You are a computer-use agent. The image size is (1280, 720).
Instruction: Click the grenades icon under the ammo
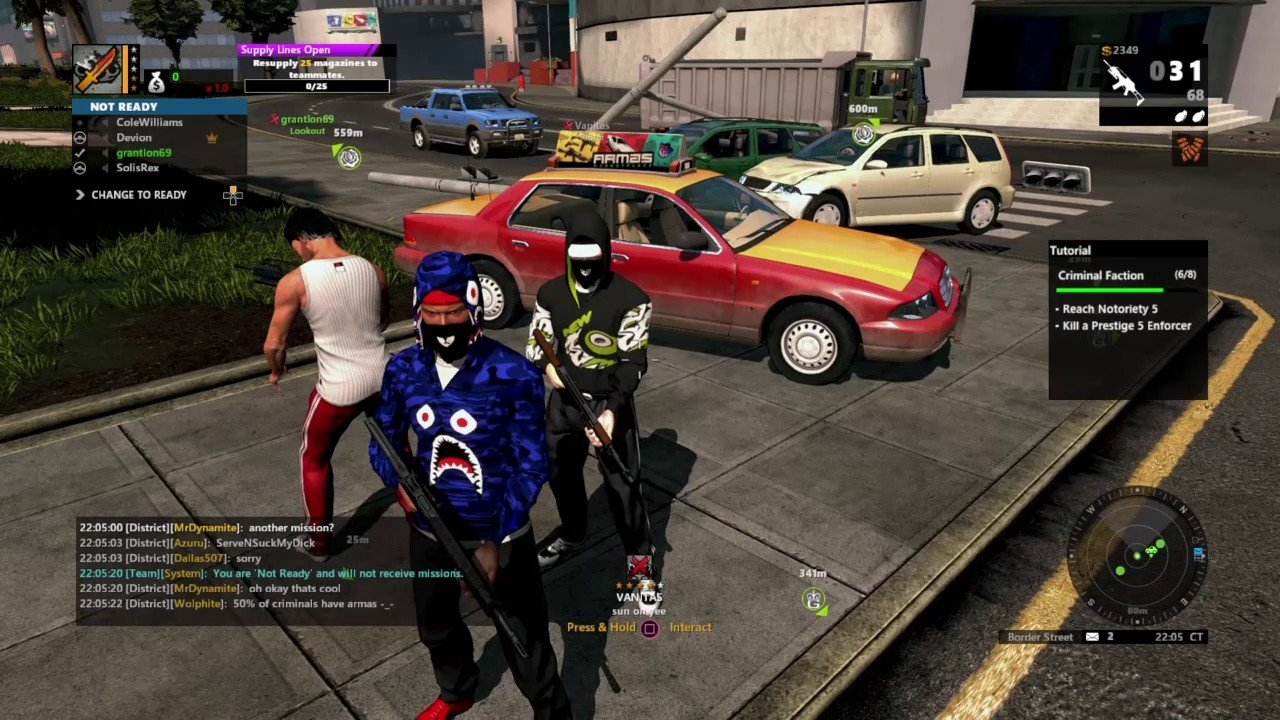1189,117
